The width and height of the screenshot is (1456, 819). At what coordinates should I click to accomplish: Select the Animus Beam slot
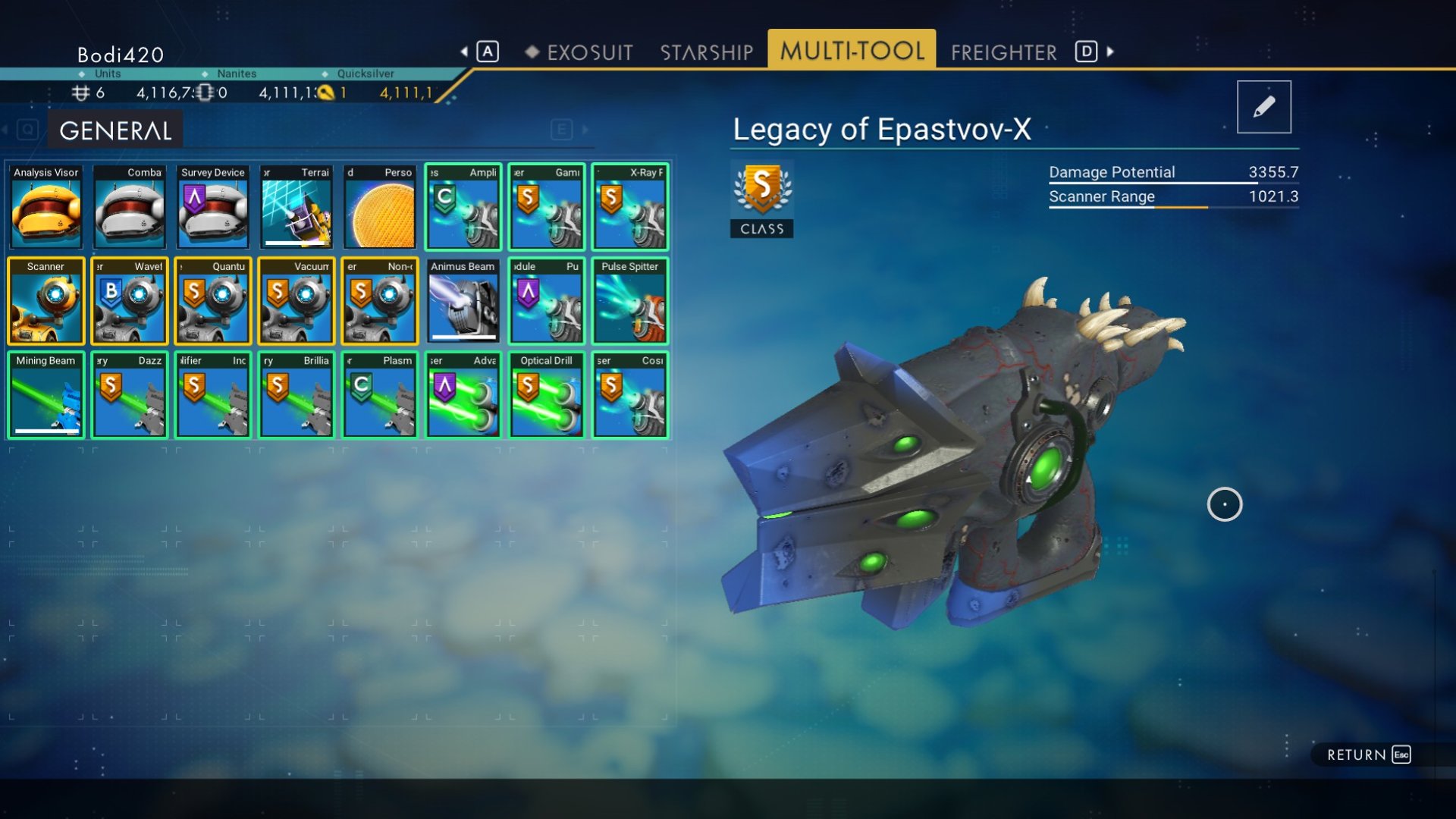pos(463,301)
